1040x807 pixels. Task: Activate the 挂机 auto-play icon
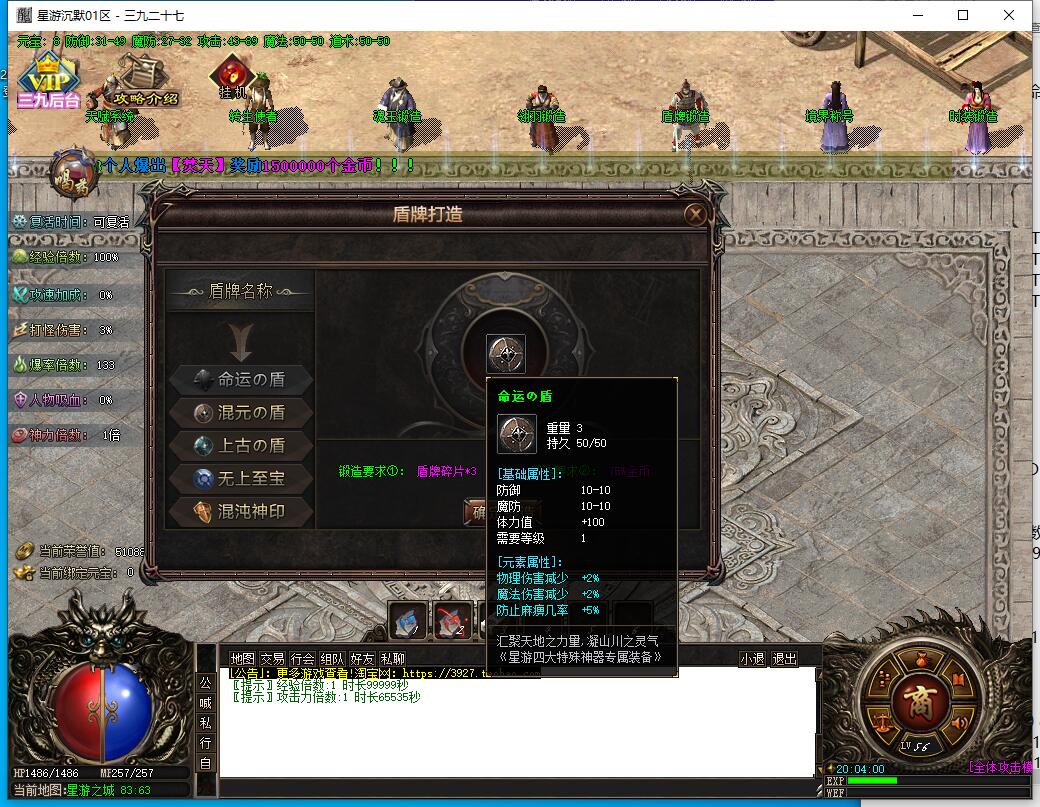pos(233,77)
